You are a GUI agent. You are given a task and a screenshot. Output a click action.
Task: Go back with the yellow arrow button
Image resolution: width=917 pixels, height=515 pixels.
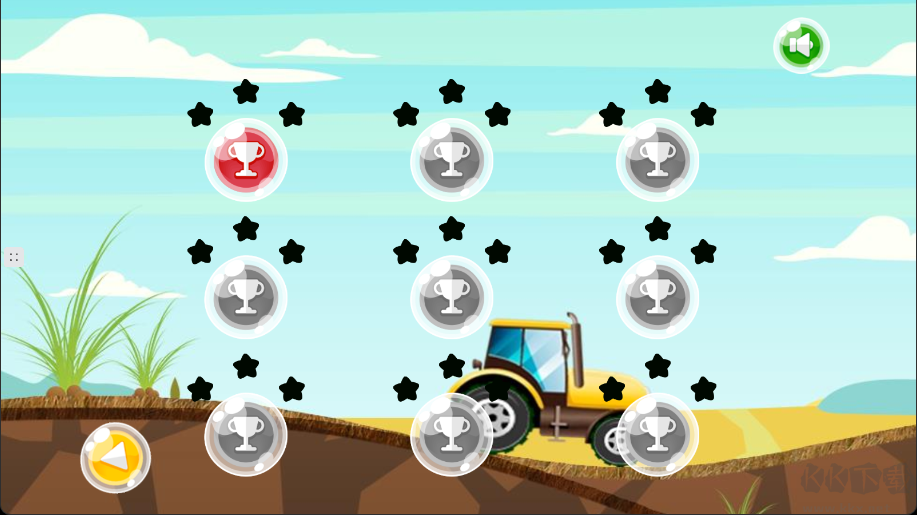[116, 458]
